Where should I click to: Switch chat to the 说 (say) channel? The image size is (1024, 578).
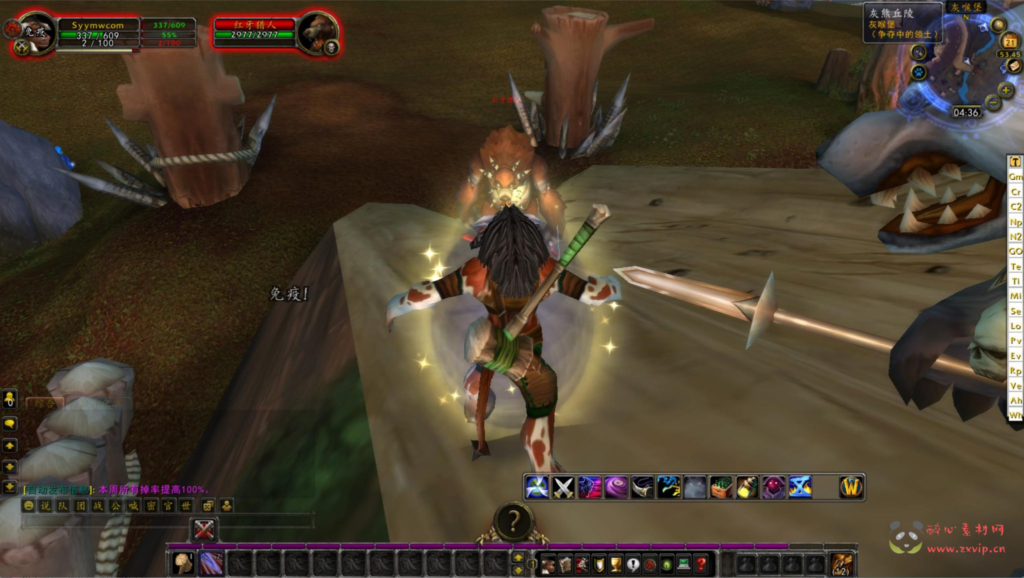45,506
